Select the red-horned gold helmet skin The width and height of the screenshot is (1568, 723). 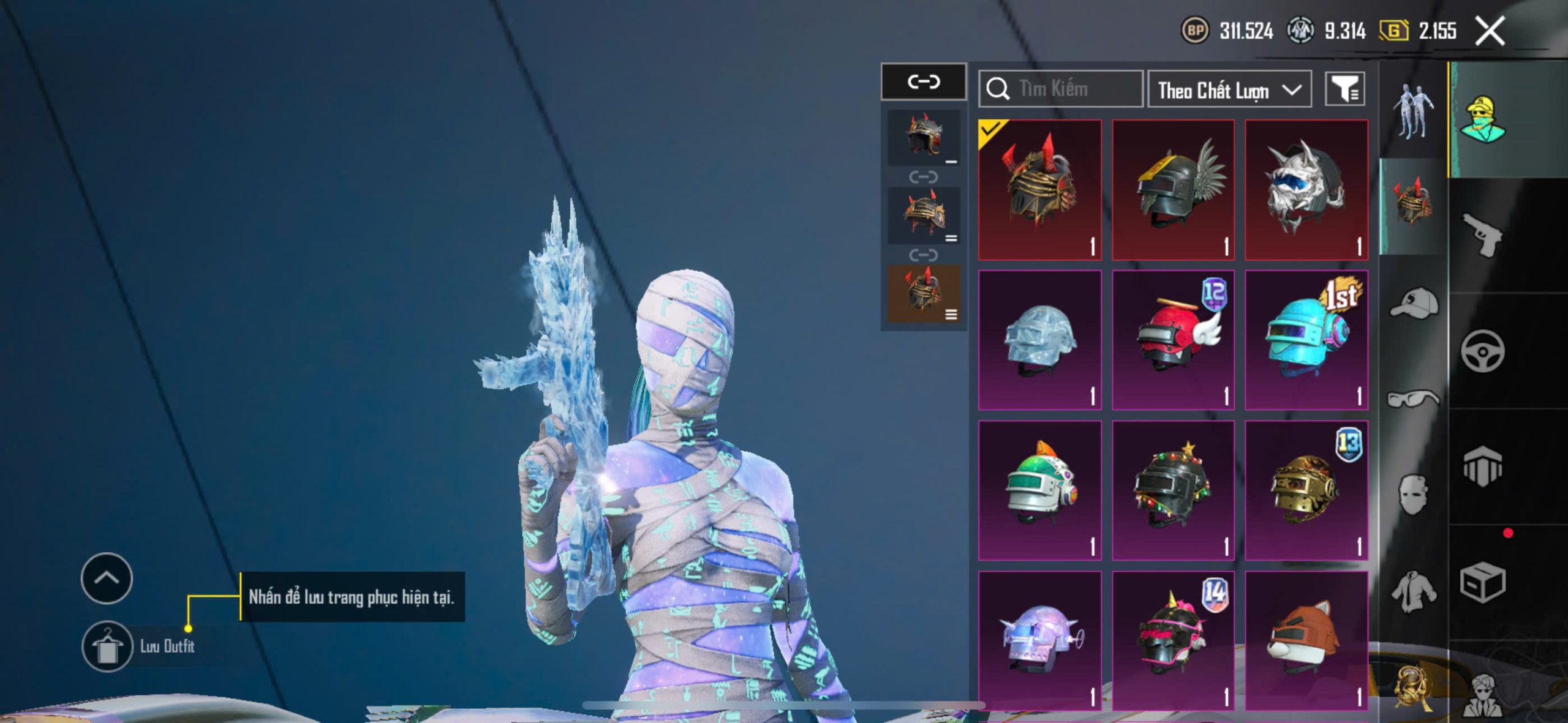[1039, 190]
